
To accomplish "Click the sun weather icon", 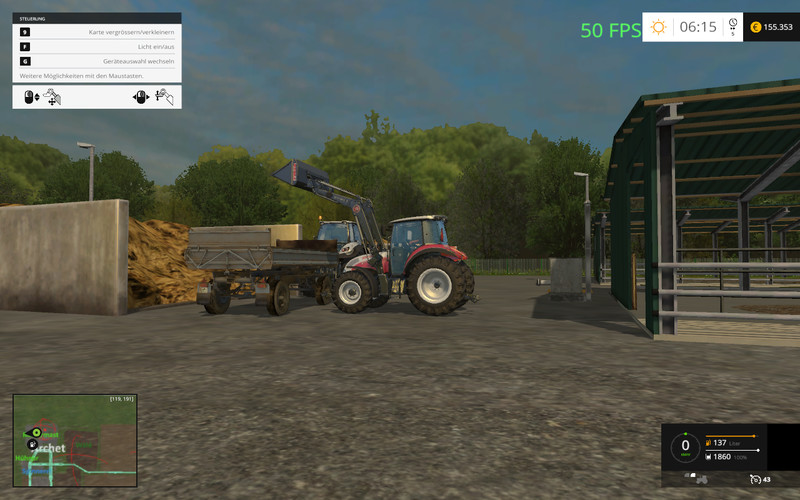I will (658, 27).
